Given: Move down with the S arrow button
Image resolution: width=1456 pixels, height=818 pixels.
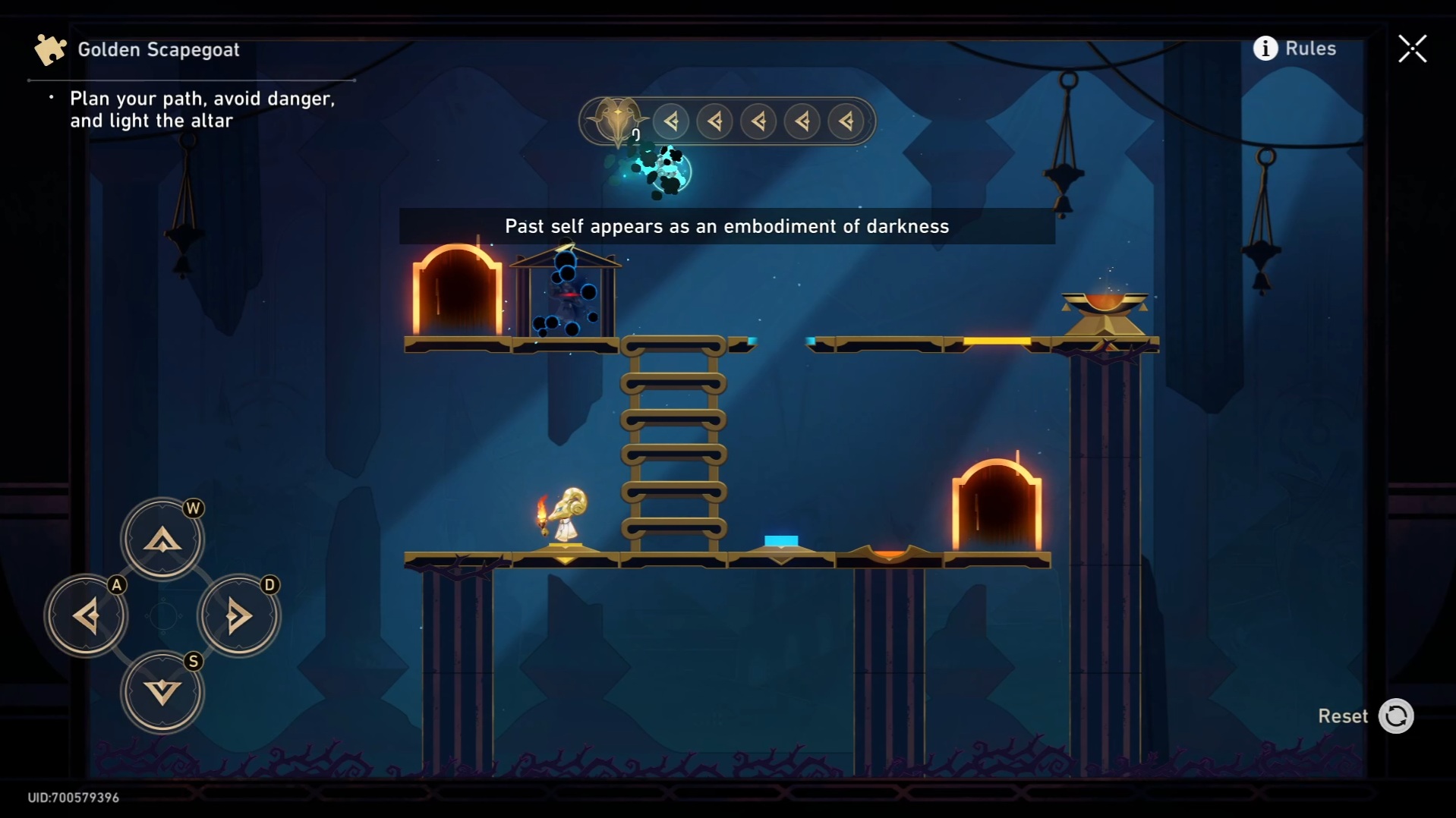Looking at the screenshot, I should (x=162, y=691).
